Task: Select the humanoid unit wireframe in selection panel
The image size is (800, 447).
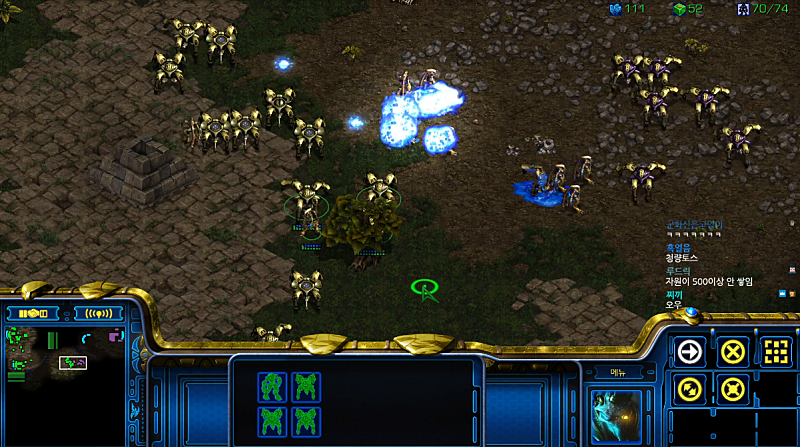Action: click(x=272, y=386)
